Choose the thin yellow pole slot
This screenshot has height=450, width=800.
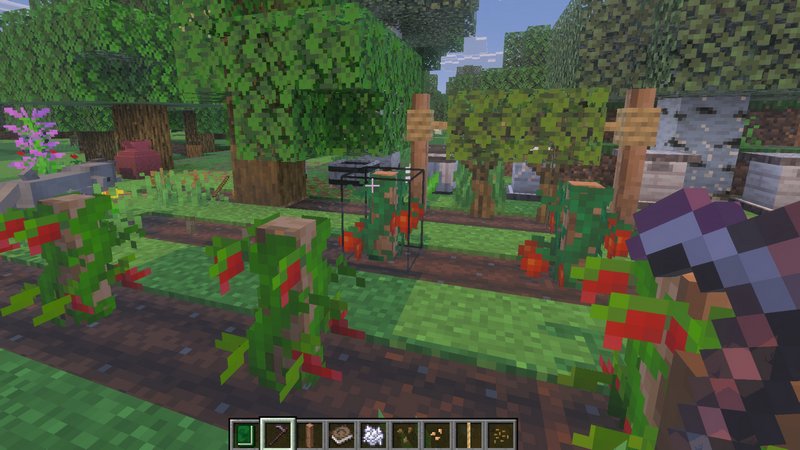click(469, 434)
